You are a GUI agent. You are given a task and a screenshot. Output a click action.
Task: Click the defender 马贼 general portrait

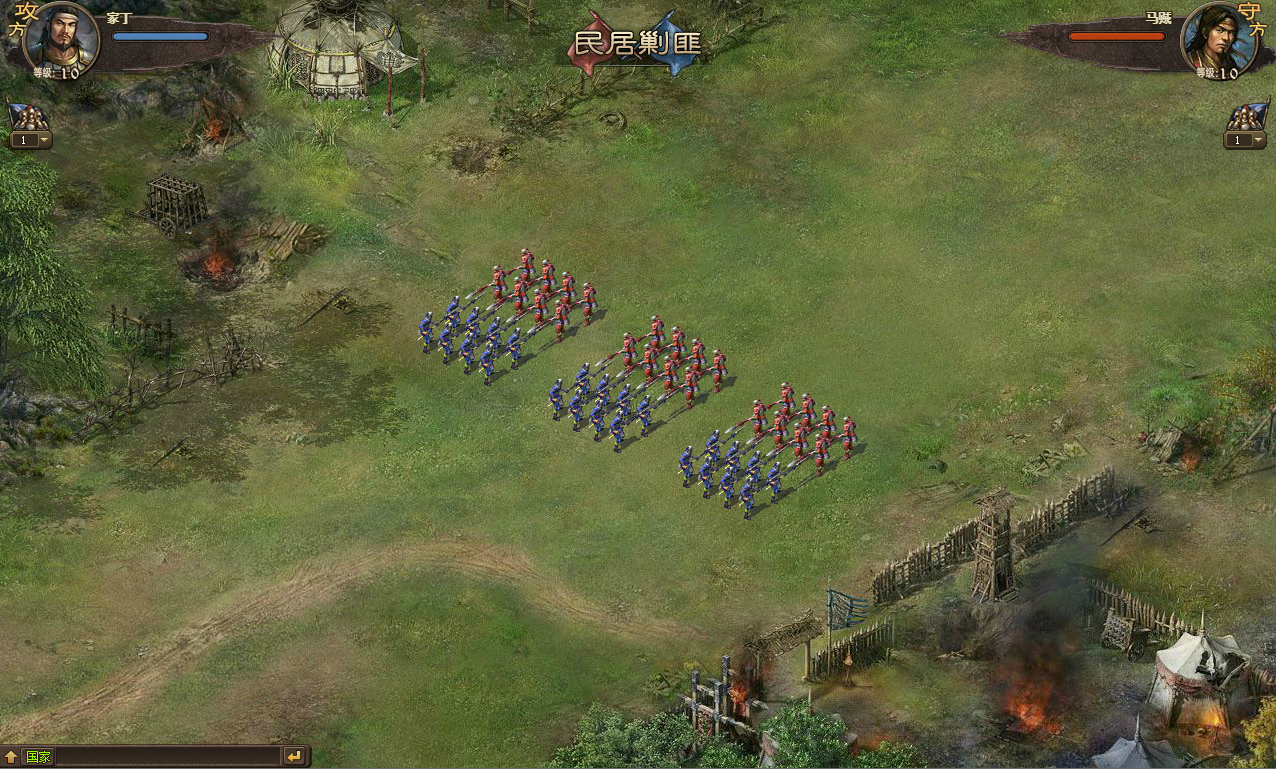coord(1216,38)
